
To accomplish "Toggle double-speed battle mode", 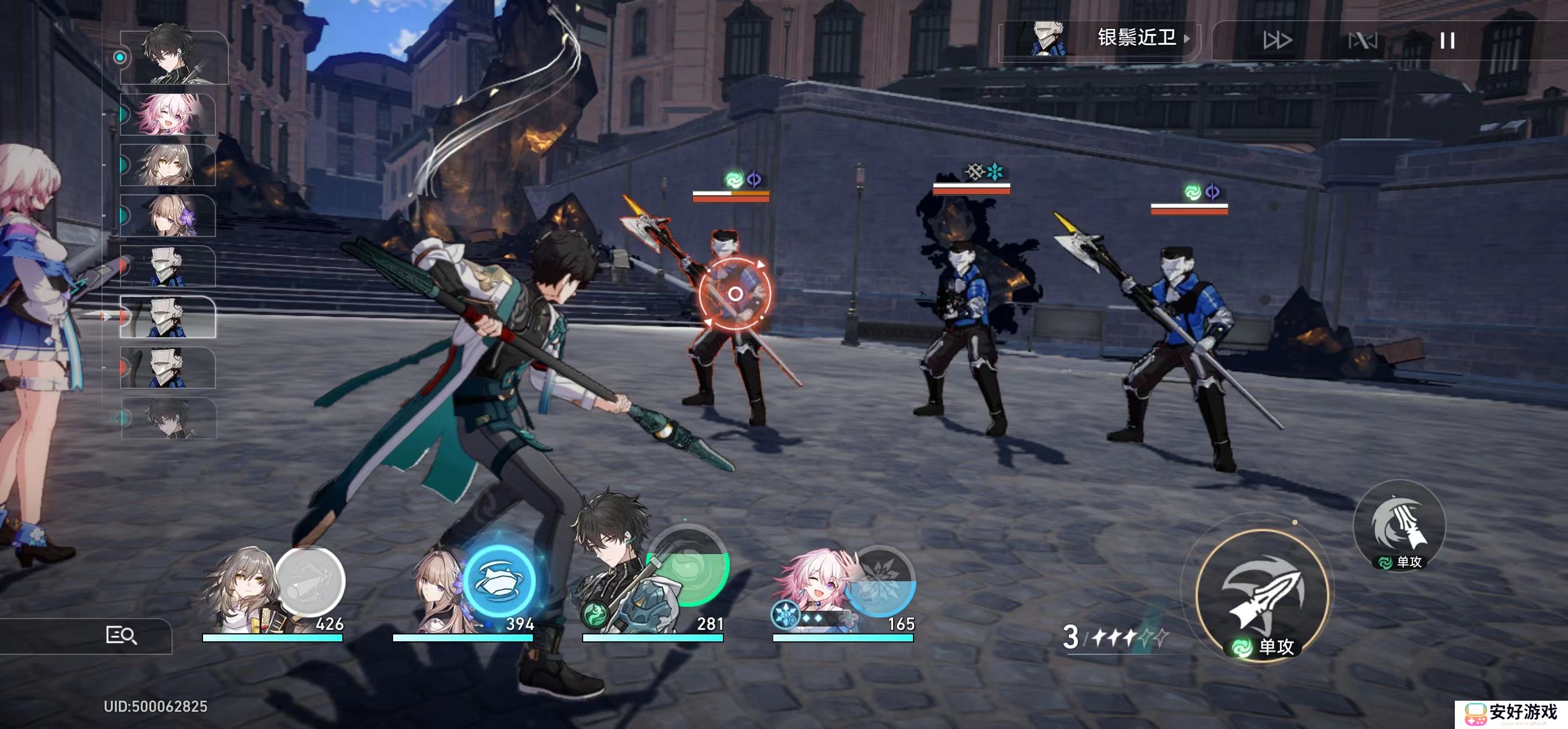I will 1277,40.
